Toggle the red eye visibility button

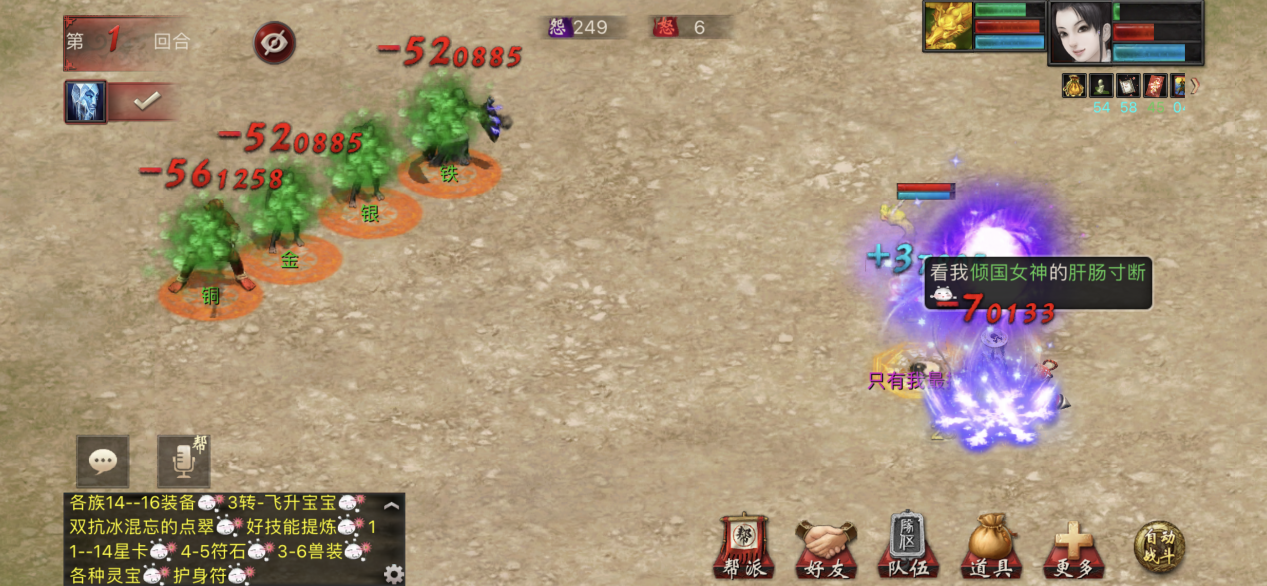[x=274, y=43]
